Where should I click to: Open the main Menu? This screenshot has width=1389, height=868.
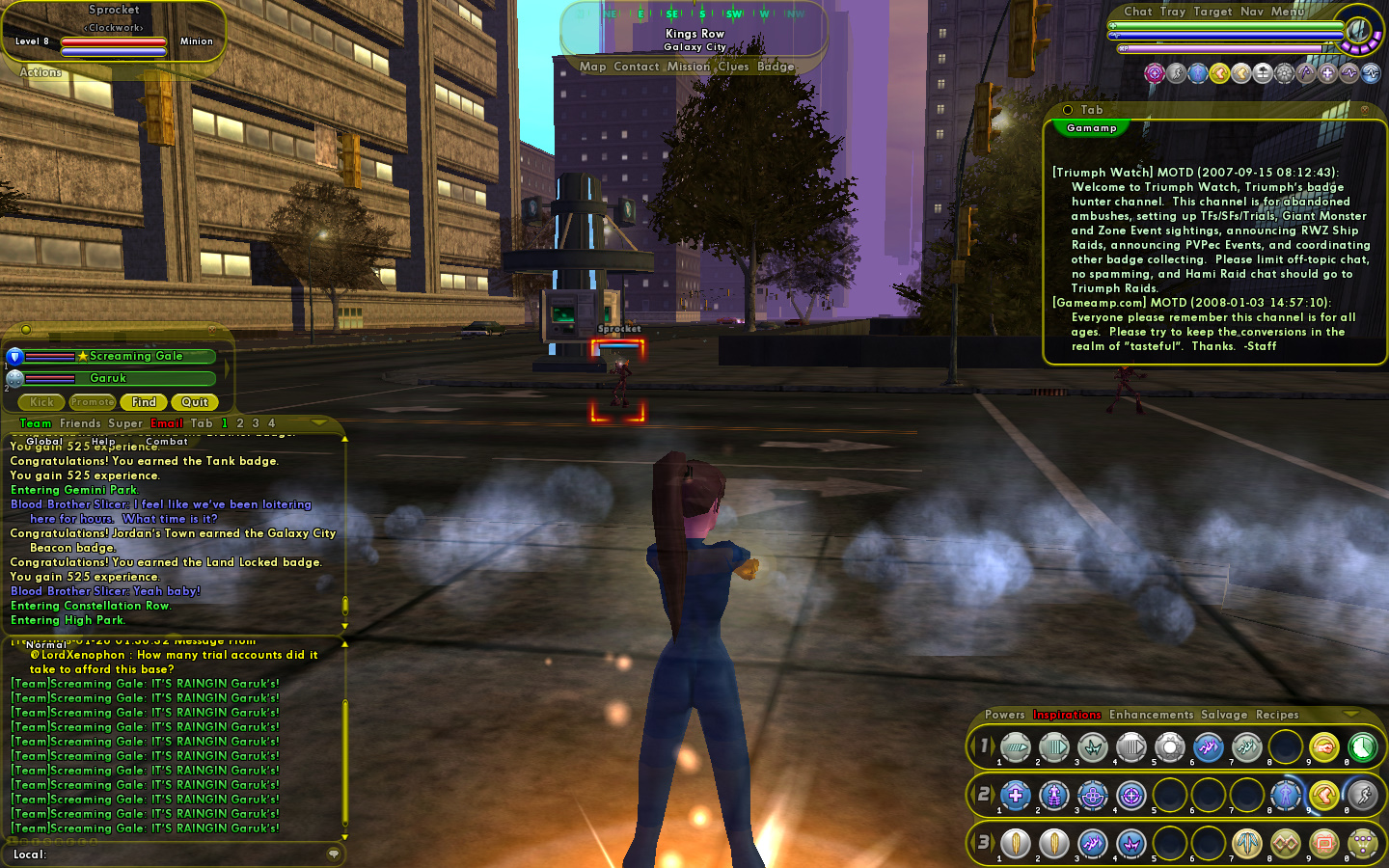1288,12
